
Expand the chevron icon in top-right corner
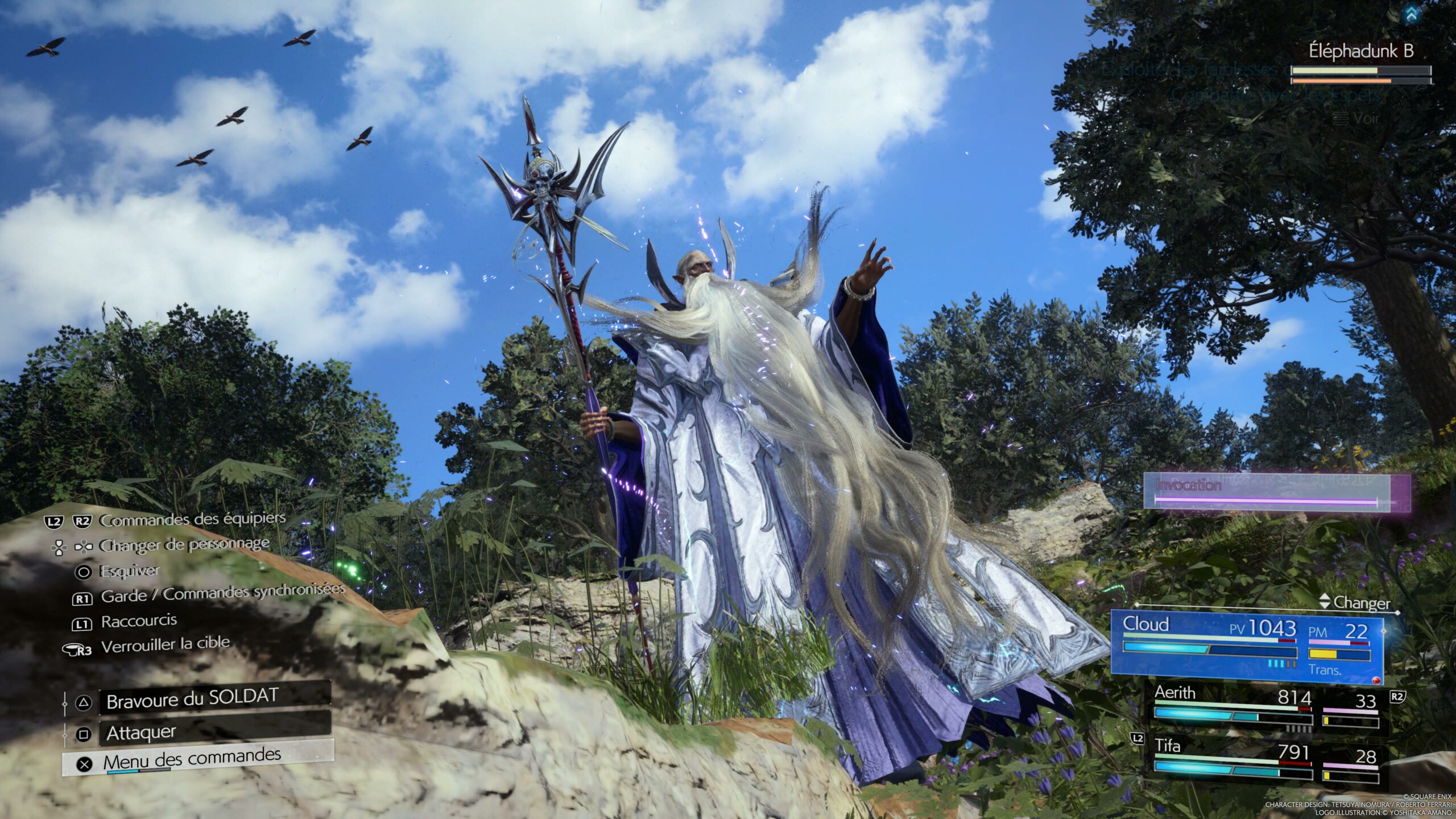pyautogui.click(x=1411, y=15)
